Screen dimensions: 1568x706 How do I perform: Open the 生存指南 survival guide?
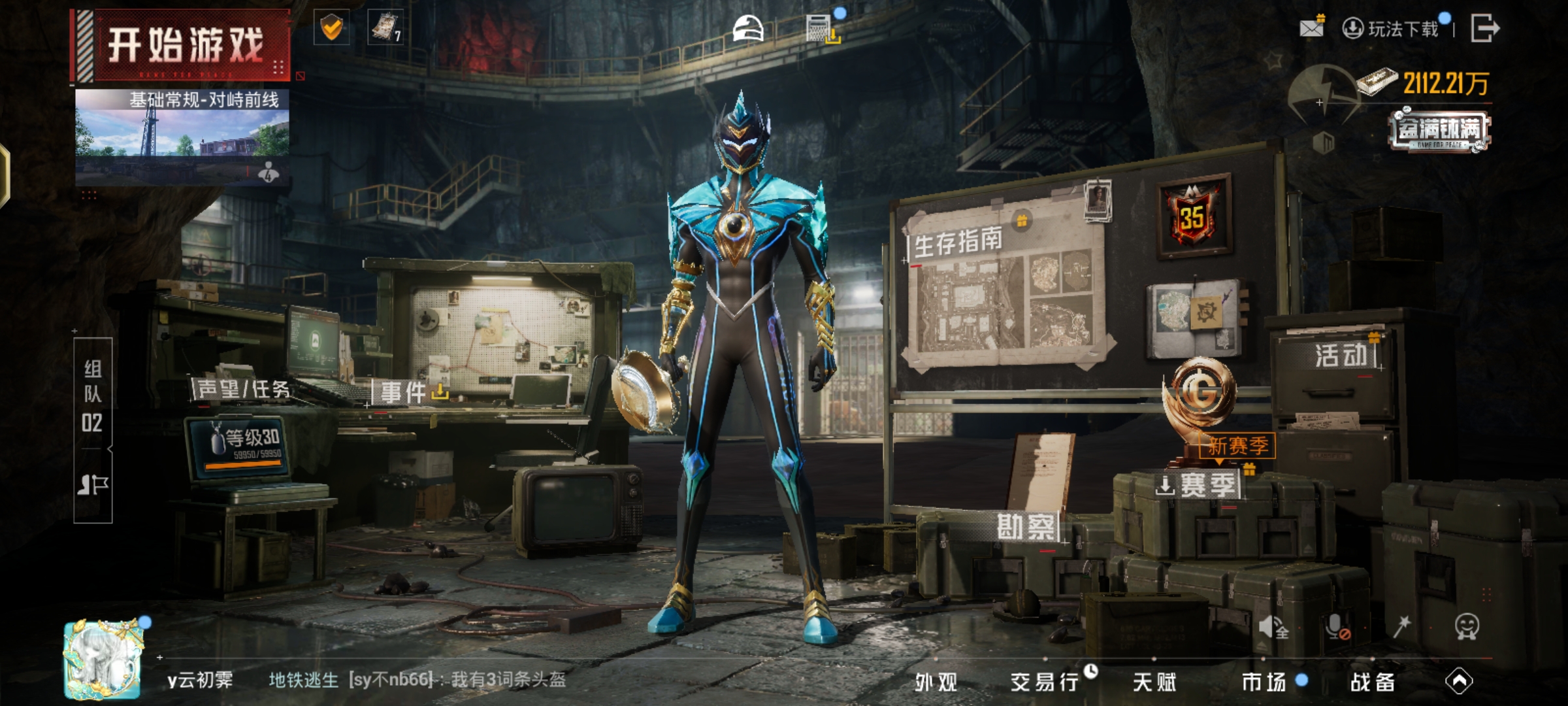click(958, 243)
